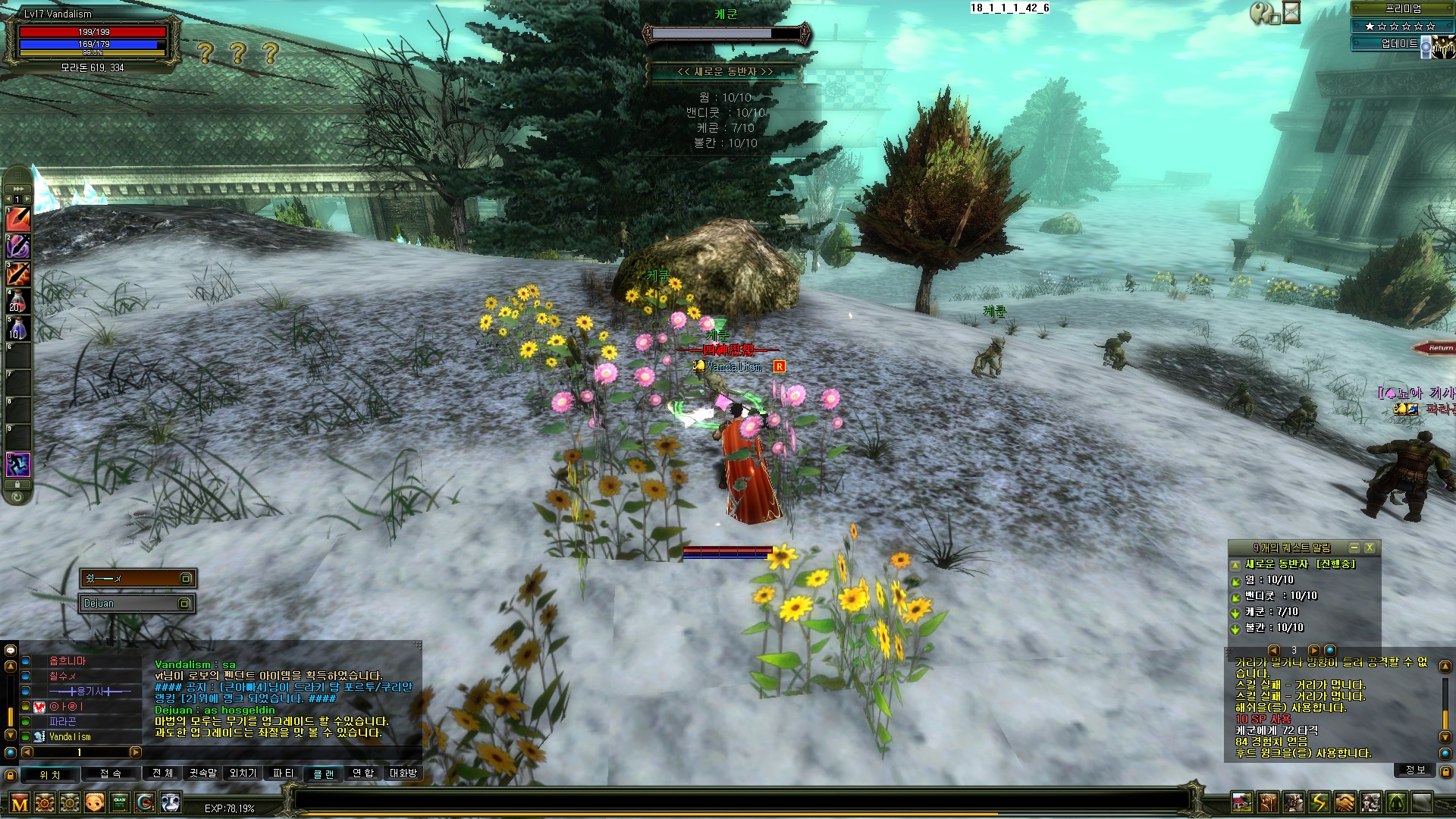The height and width of the screenshot is (819, 1456).
Task: Open the 대화방 chat room tab
Action: [403, 773]
